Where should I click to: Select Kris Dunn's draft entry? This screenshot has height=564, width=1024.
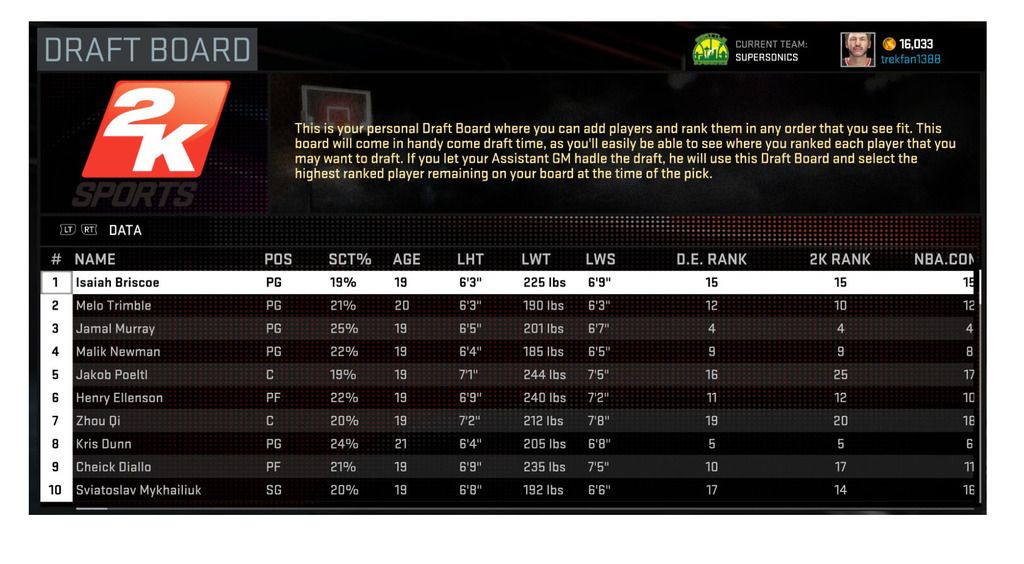coord(103,444)
